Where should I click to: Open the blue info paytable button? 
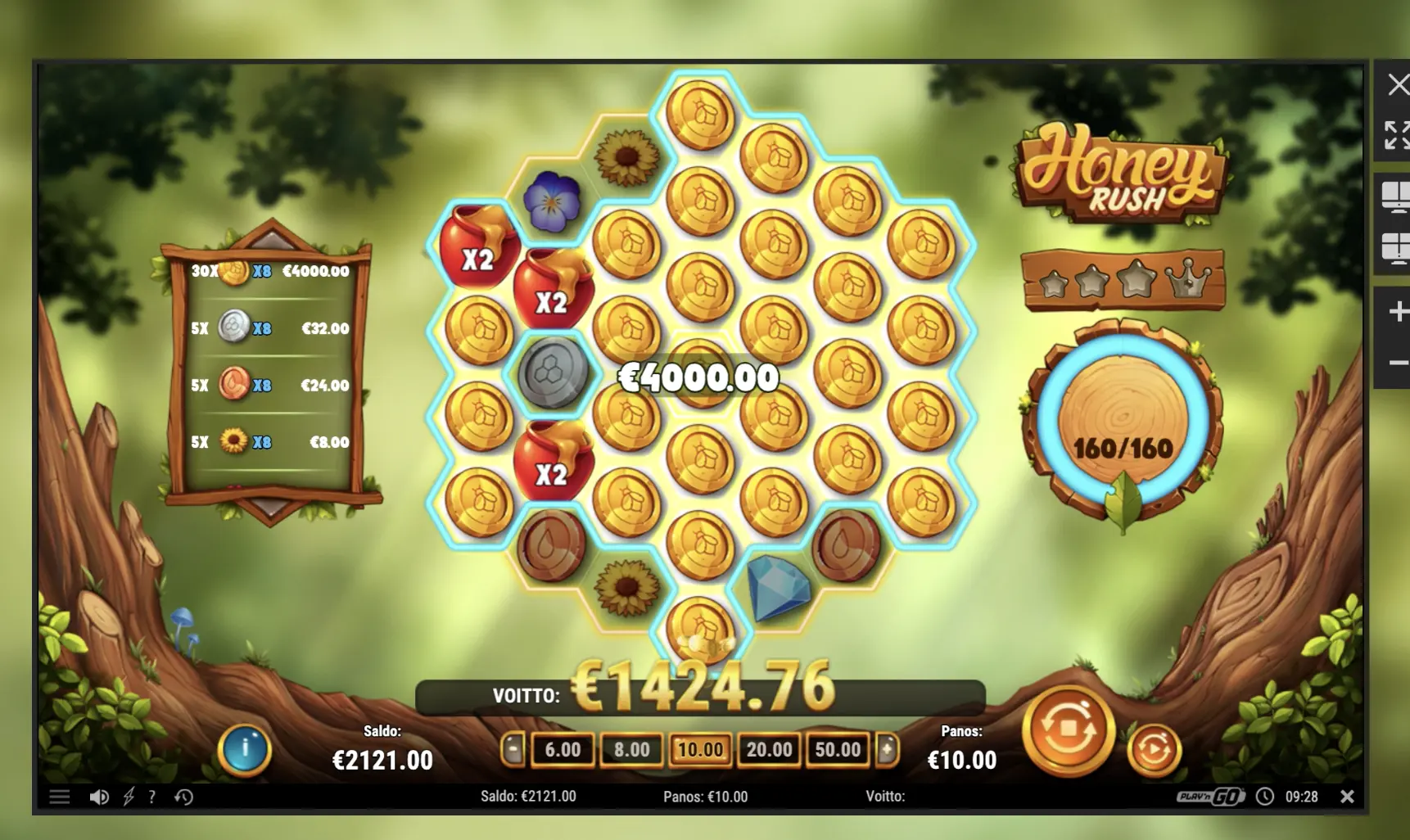tap(244, 748)
